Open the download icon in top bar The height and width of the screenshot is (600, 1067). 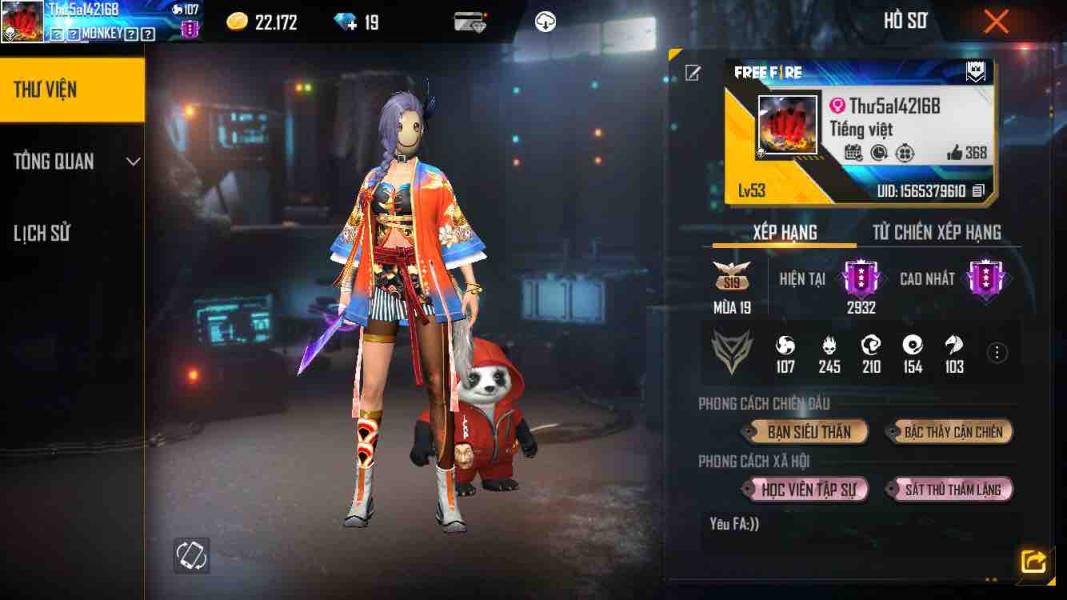[545, 22]
